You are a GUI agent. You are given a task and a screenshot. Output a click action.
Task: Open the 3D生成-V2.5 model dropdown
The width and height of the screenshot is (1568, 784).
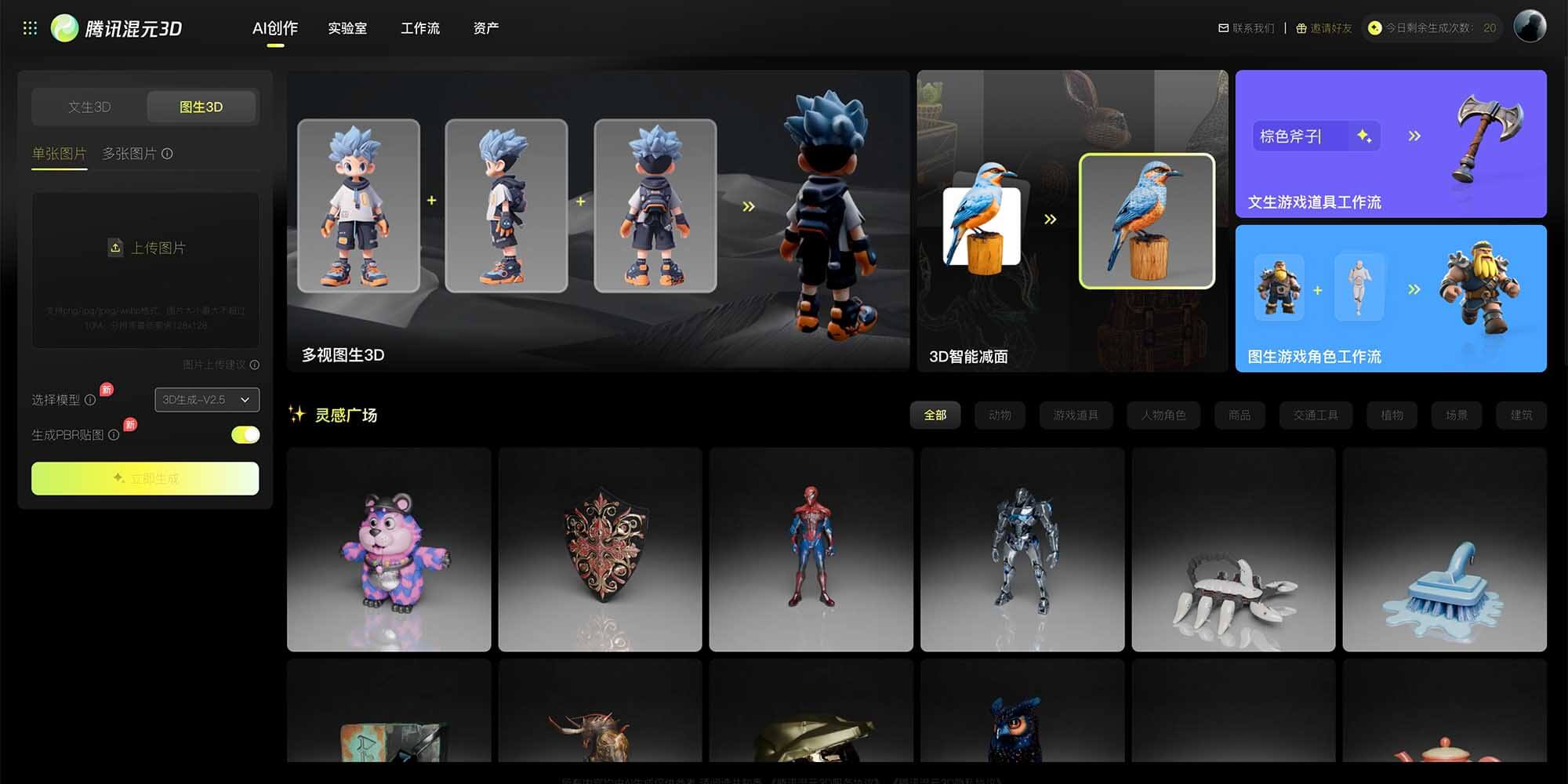pos(206,400)
